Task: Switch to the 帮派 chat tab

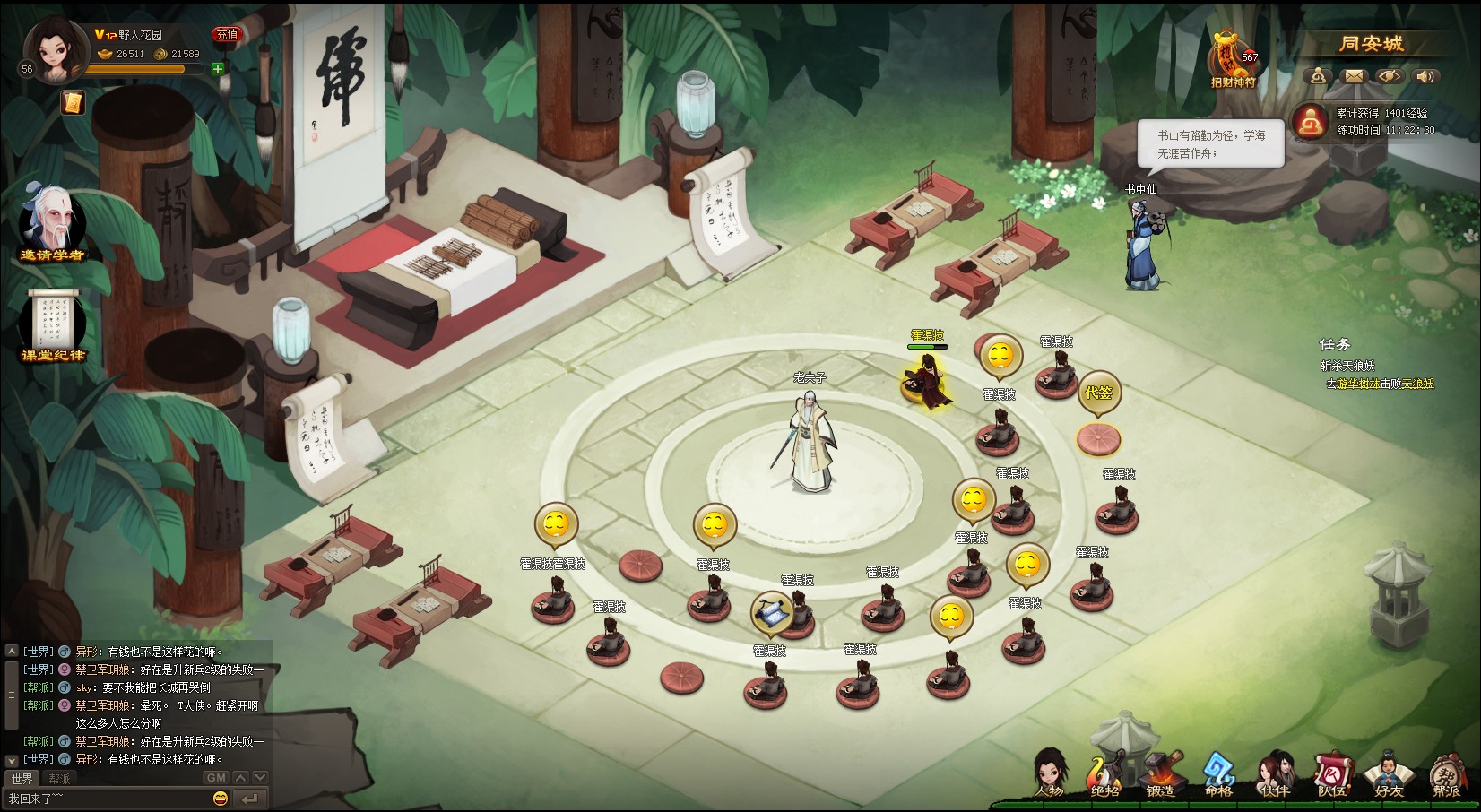Action: click(59, 779)
